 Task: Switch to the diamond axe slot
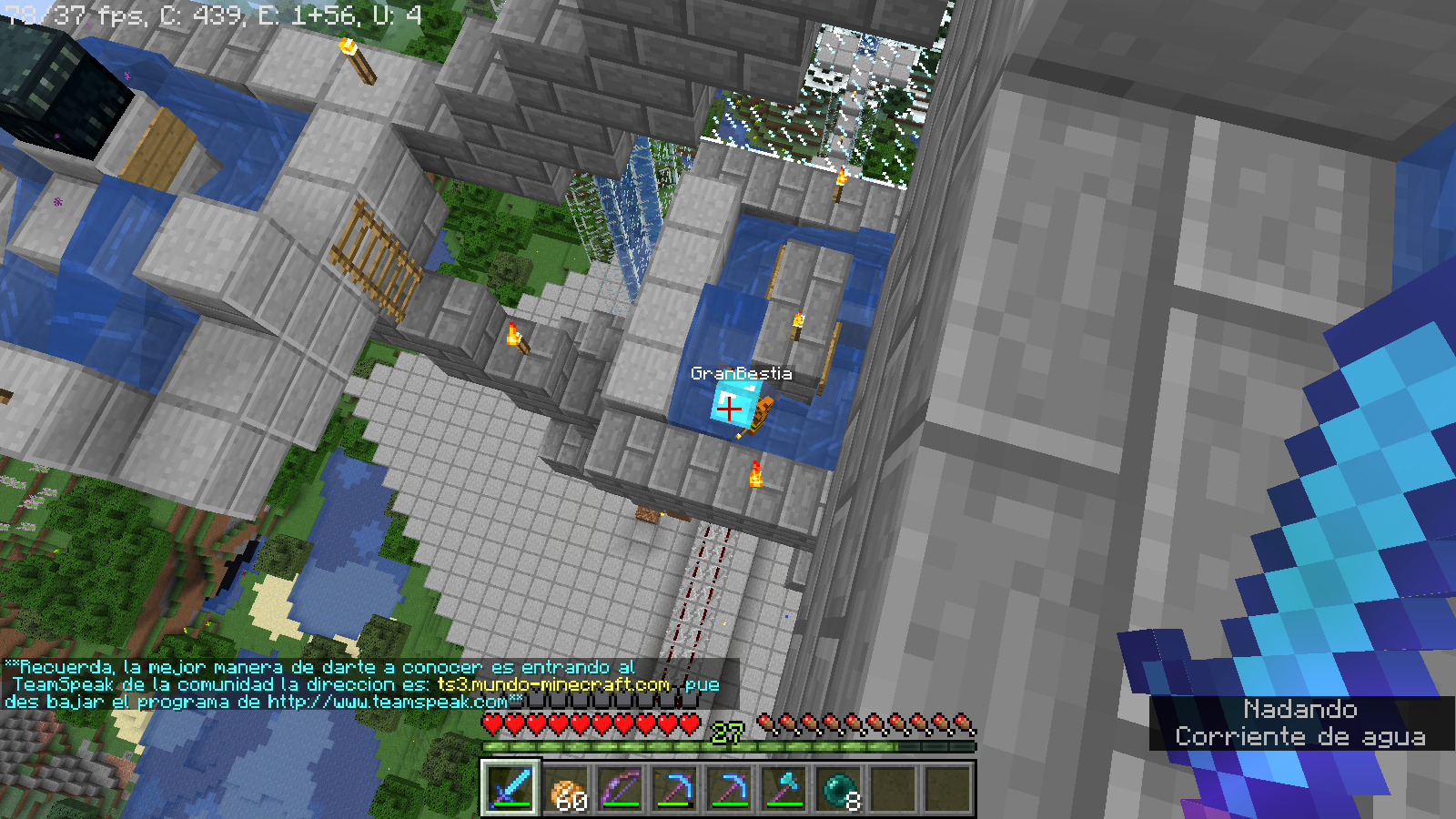click(x=784, y=788)
